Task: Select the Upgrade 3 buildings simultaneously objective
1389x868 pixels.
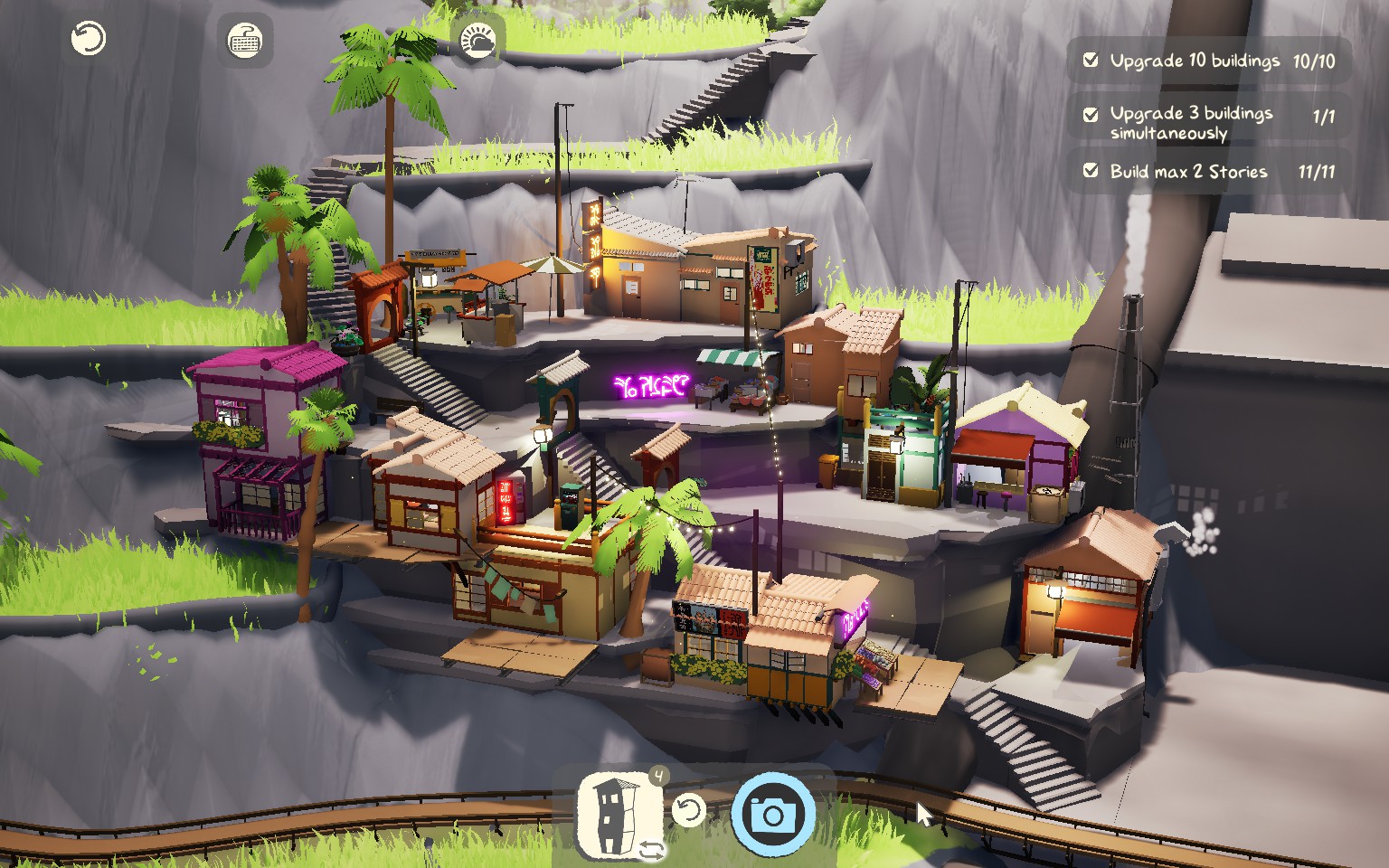Action: pos(1208,122)
